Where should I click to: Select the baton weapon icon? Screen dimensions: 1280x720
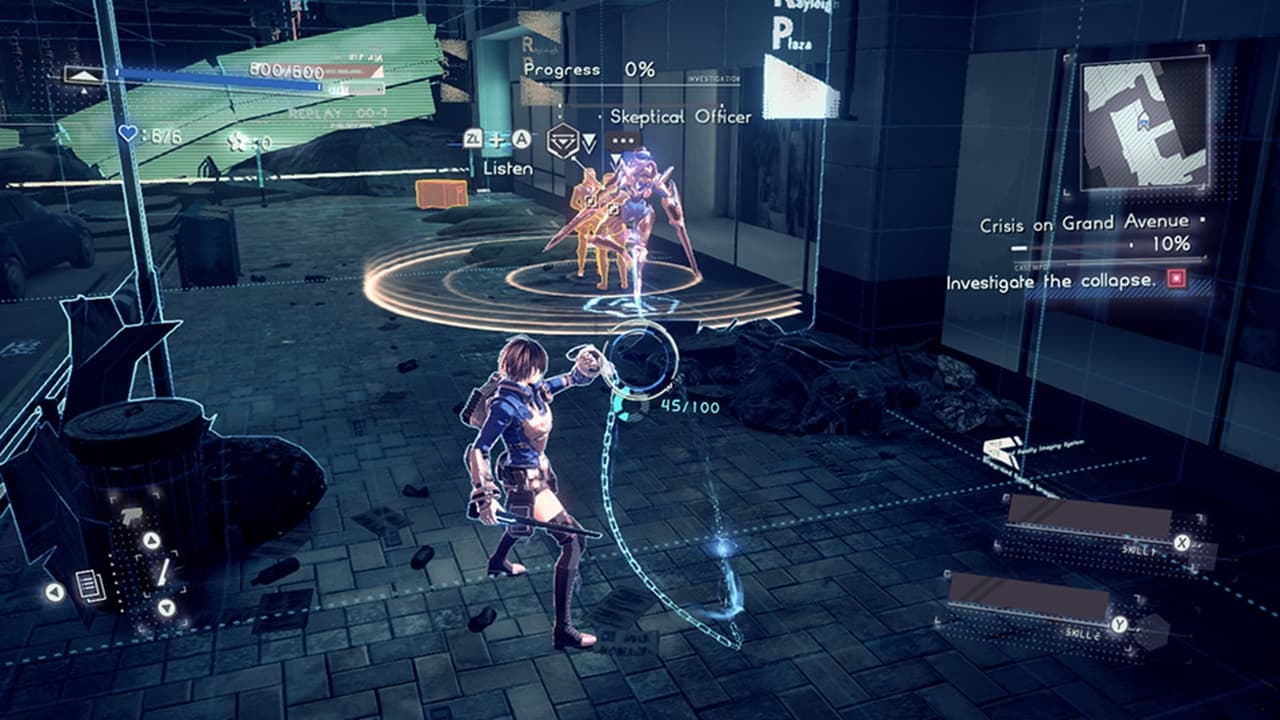pyautogui.click(x=164, y=572)
